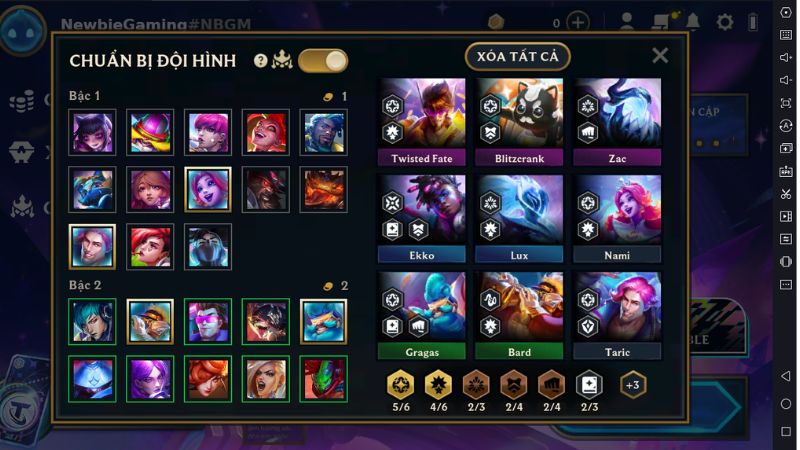Choose the Zac champion card
The image size is (800, 450).
(617, 122)
